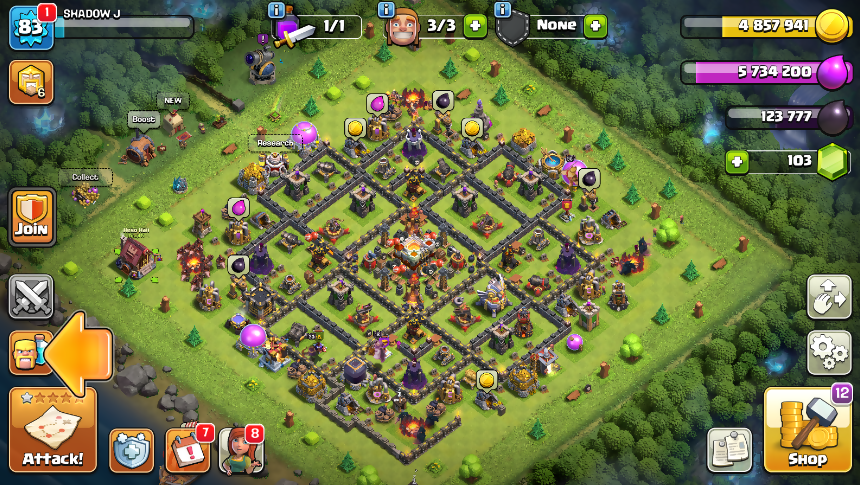Open the crossed swords clan war button
Viewport: 860px width, 485px height.
tap(31, 297)
